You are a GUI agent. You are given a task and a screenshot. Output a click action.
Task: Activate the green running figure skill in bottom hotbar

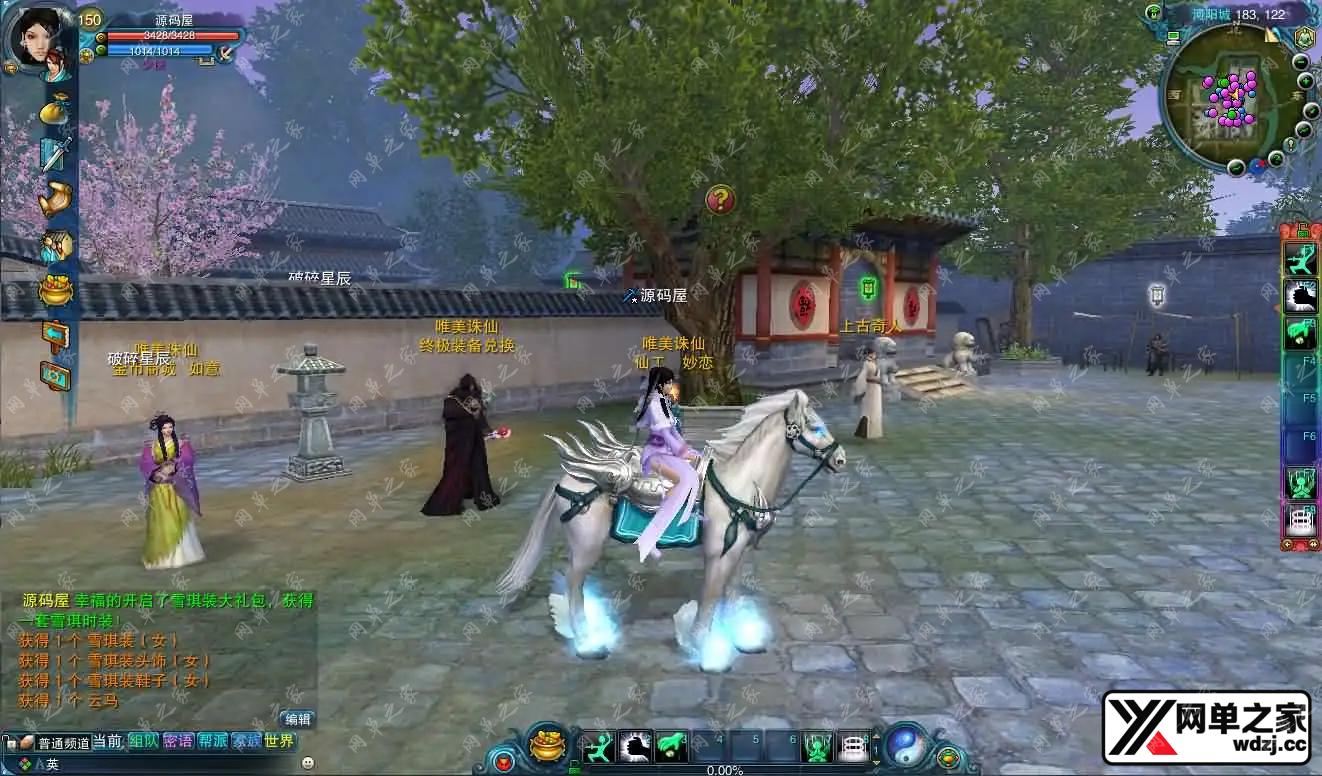click(598, 746)
